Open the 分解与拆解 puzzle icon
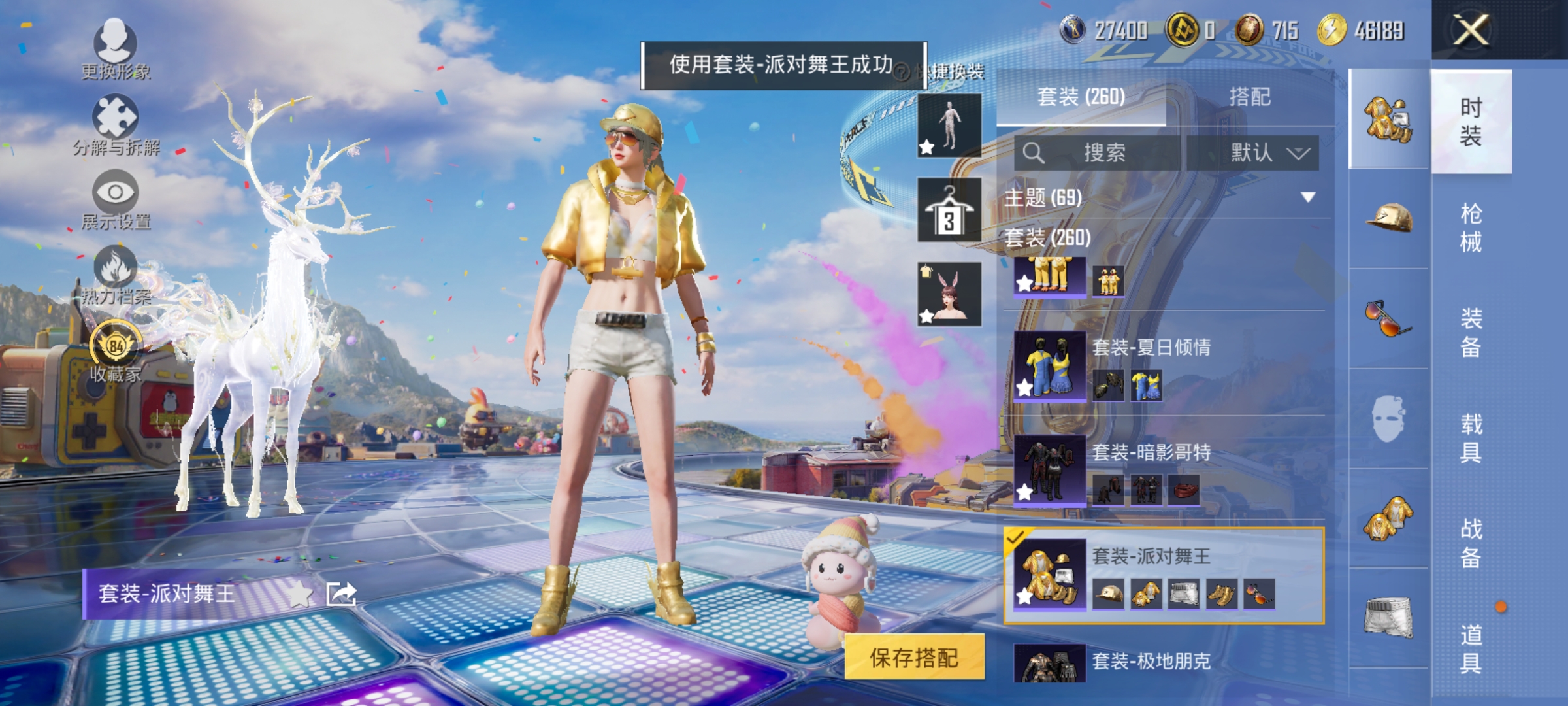This screenshot has width=1568, height=706. (115, 116)
